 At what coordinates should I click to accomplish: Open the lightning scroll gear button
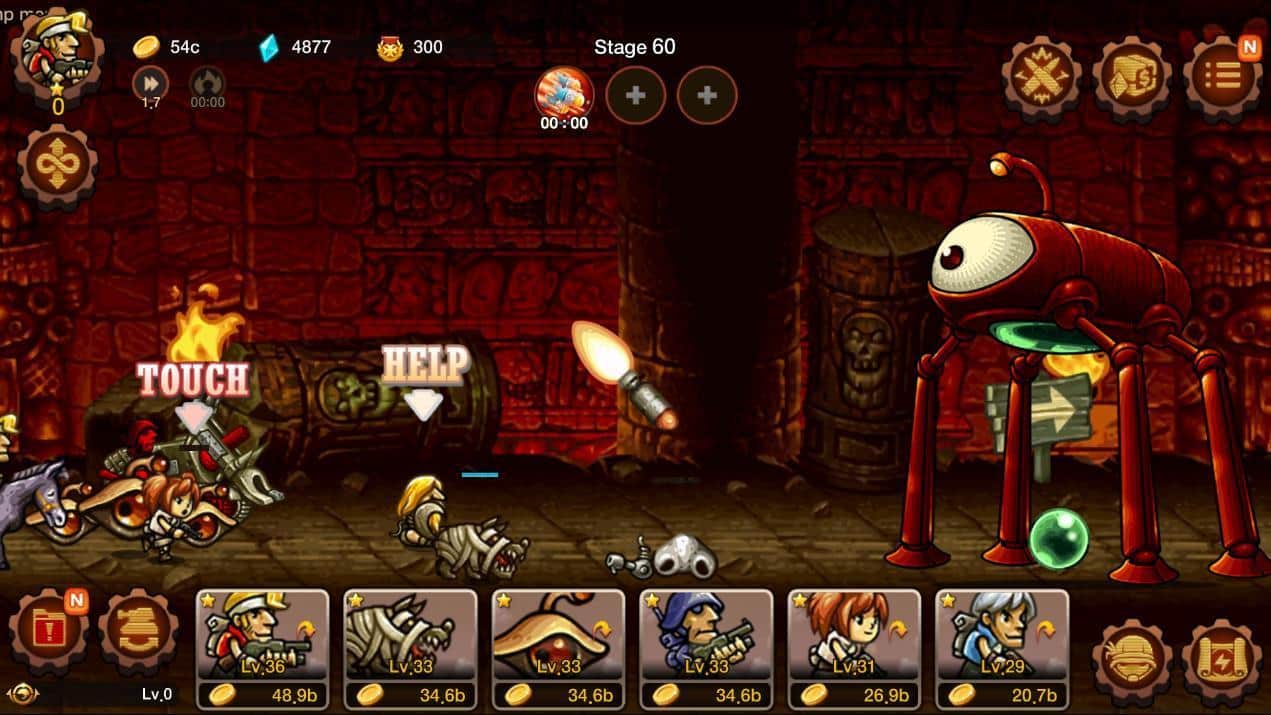coord(1221,660)
